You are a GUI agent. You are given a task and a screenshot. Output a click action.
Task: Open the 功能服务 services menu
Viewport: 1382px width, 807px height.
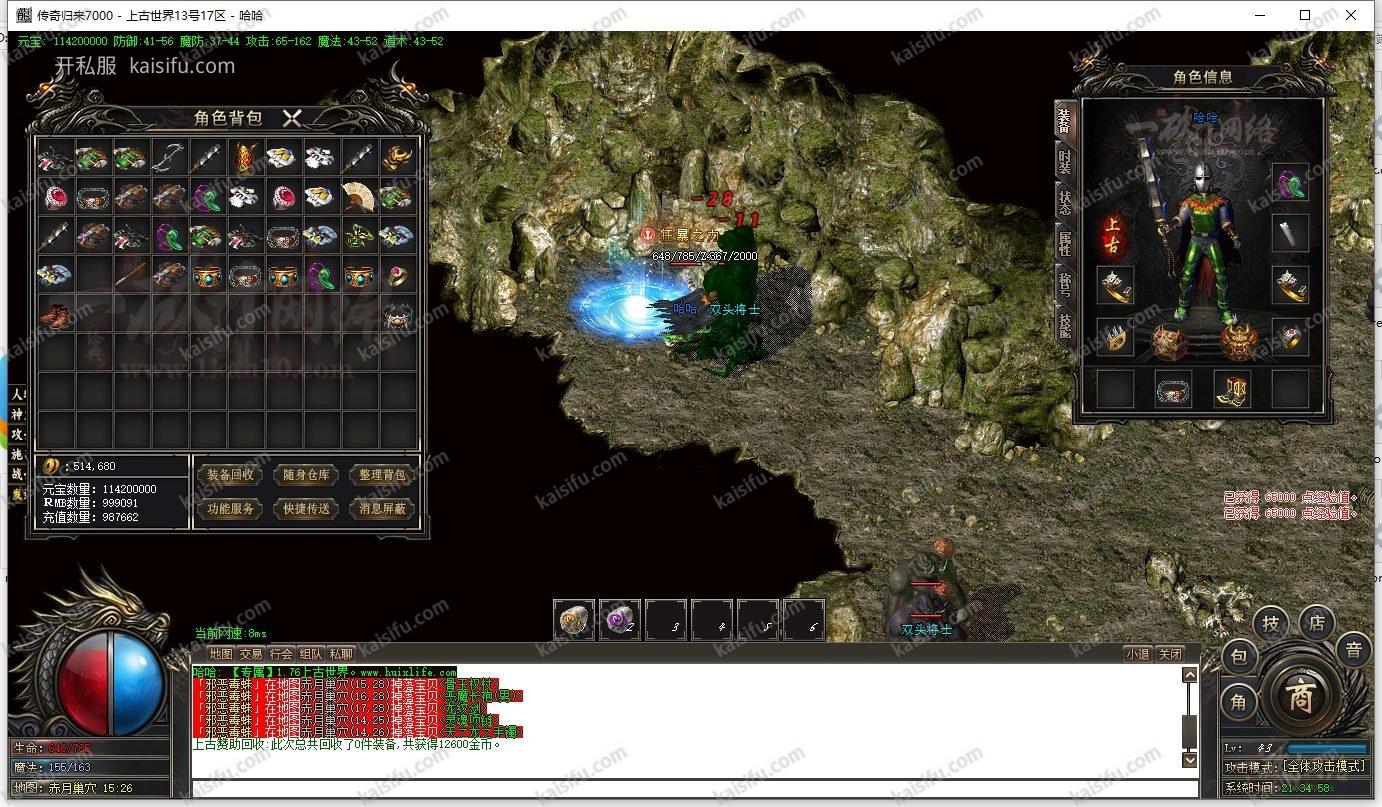coord(230,509)
